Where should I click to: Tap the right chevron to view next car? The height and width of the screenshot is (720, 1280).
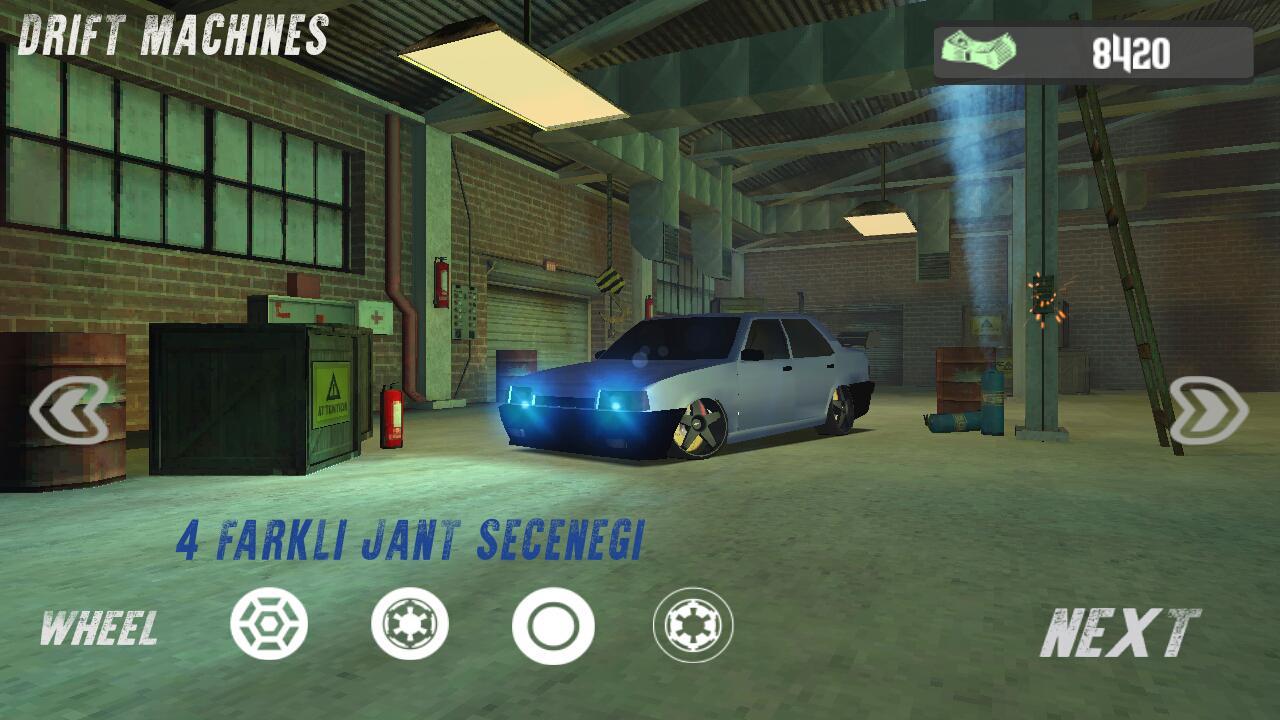1210,407
